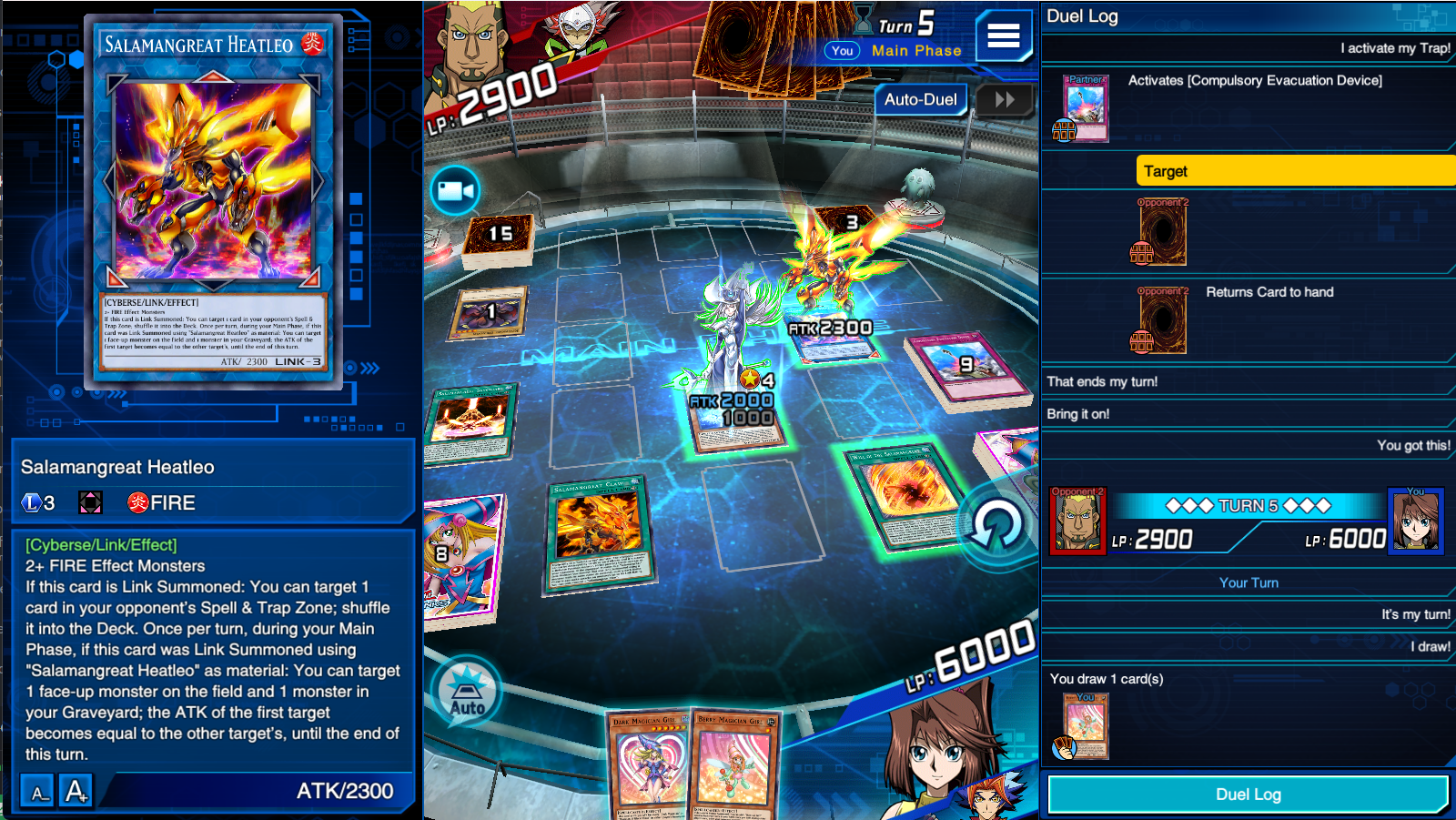Open the Compulsory Evacuation Device log entry

click(x=1254, y=80)
